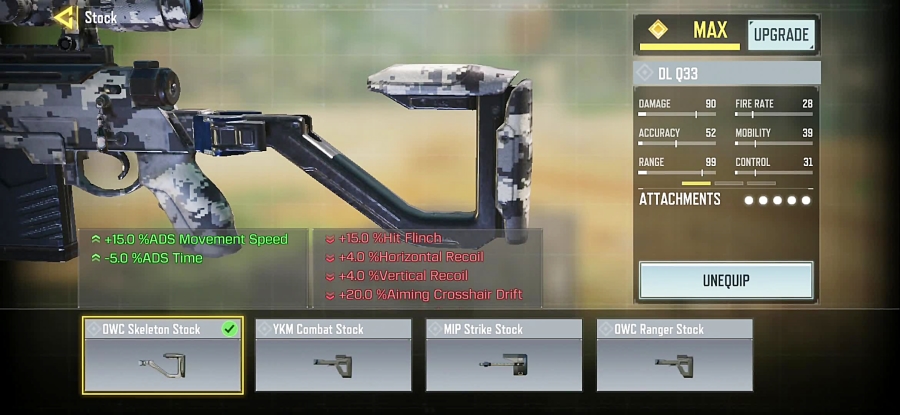The image size is (900, 415).
Task: Pick the MIP Strike Stock
Action: pyautogui.click(x=504, y=356)
